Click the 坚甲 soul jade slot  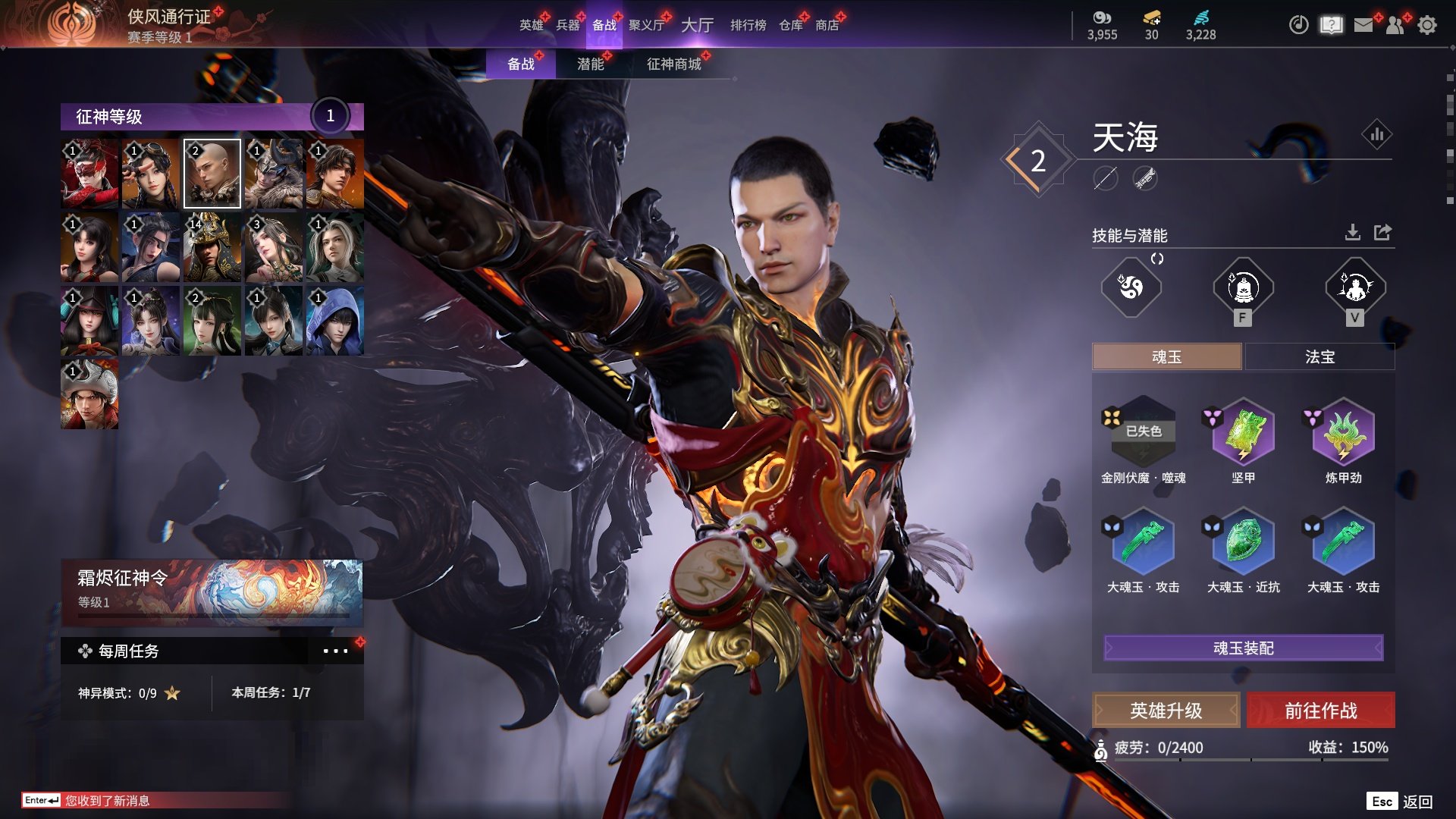point(1243,433)
